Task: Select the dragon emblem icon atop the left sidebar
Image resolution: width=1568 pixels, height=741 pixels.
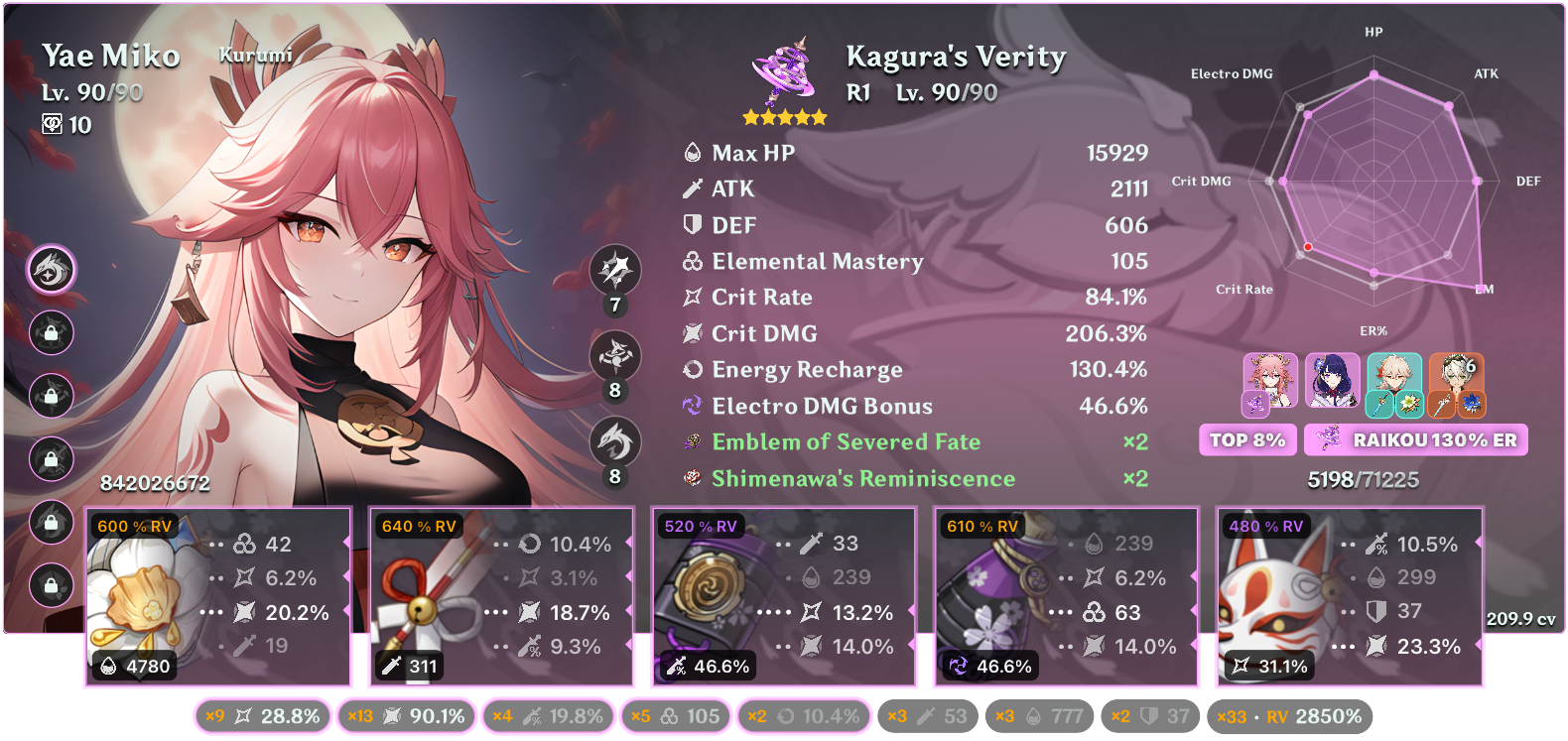Action: pyautogui.click(x=52, y=270)
